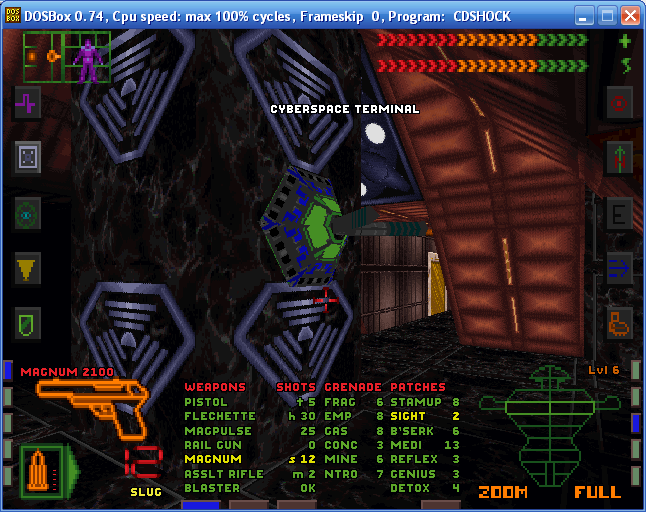Choose the Magpulse weapon entry
Screen dimensions: 646x512
click(x=213, y=431)
